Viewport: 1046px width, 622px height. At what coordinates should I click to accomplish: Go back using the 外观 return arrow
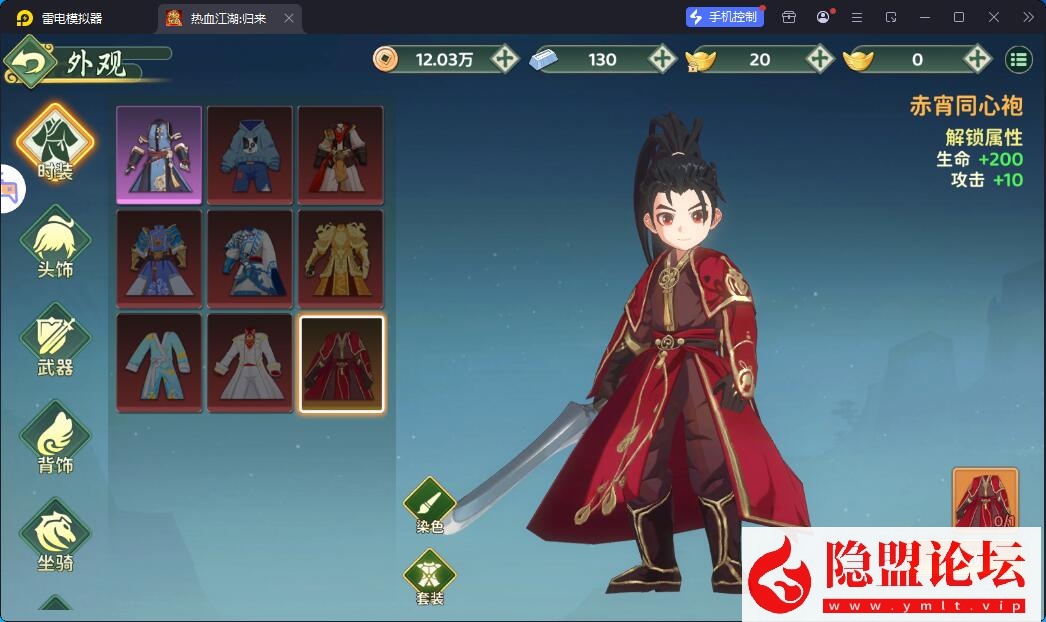pyautogui.click(x=30, y=63)
